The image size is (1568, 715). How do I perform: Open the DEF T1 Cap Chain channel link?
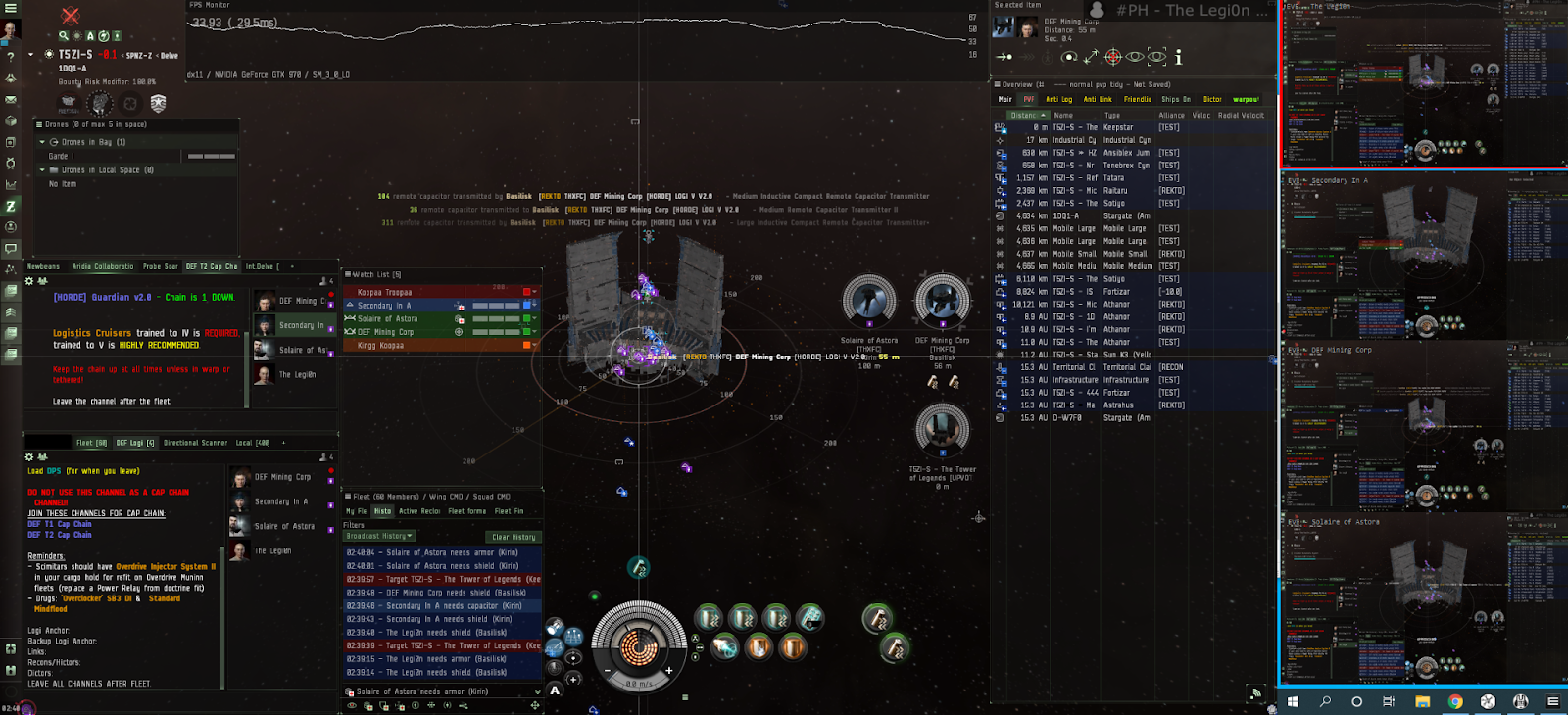[60, 524]
